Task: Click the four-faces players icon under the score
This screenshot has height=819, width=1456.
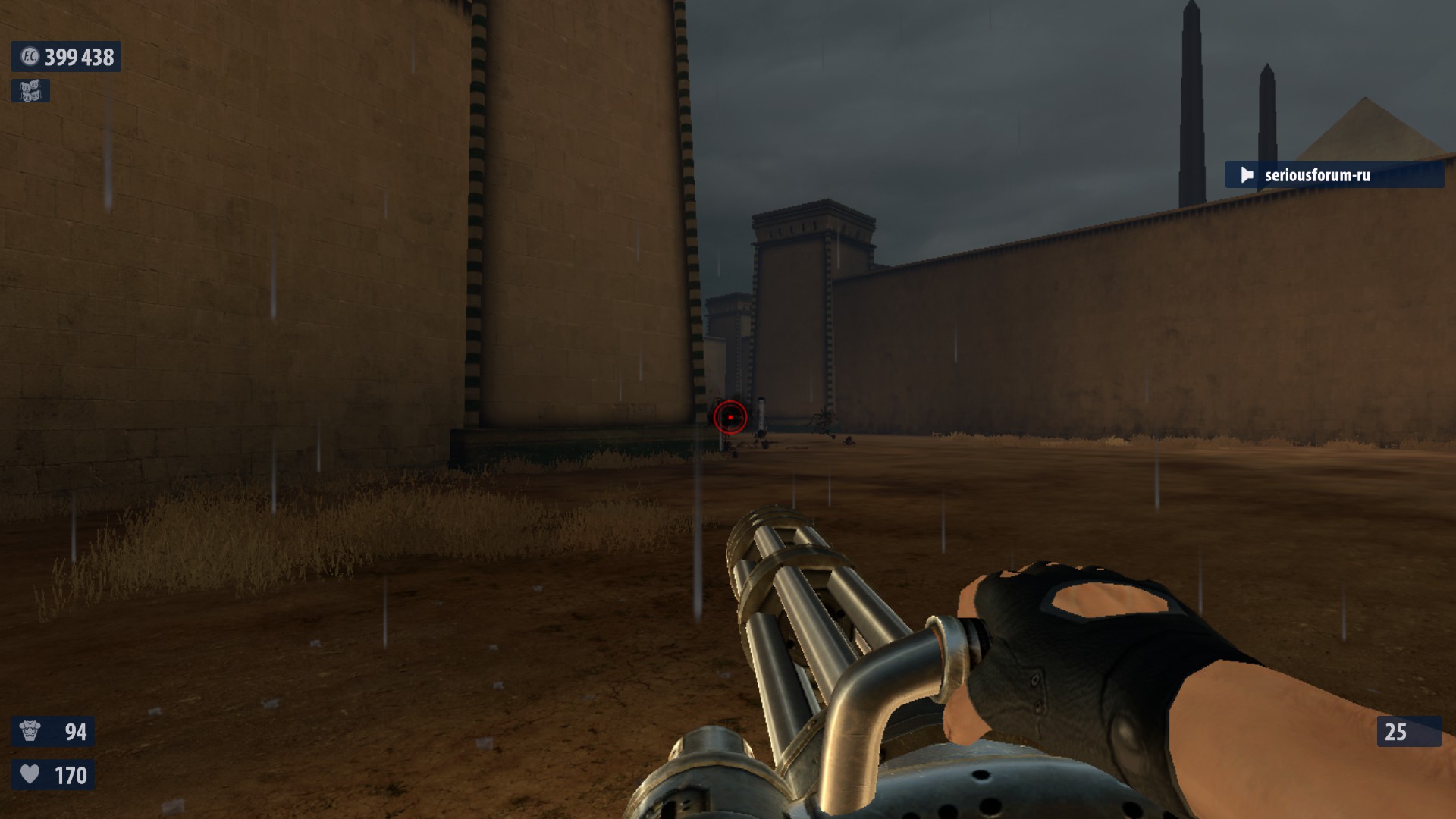Action: coord(30,91)
